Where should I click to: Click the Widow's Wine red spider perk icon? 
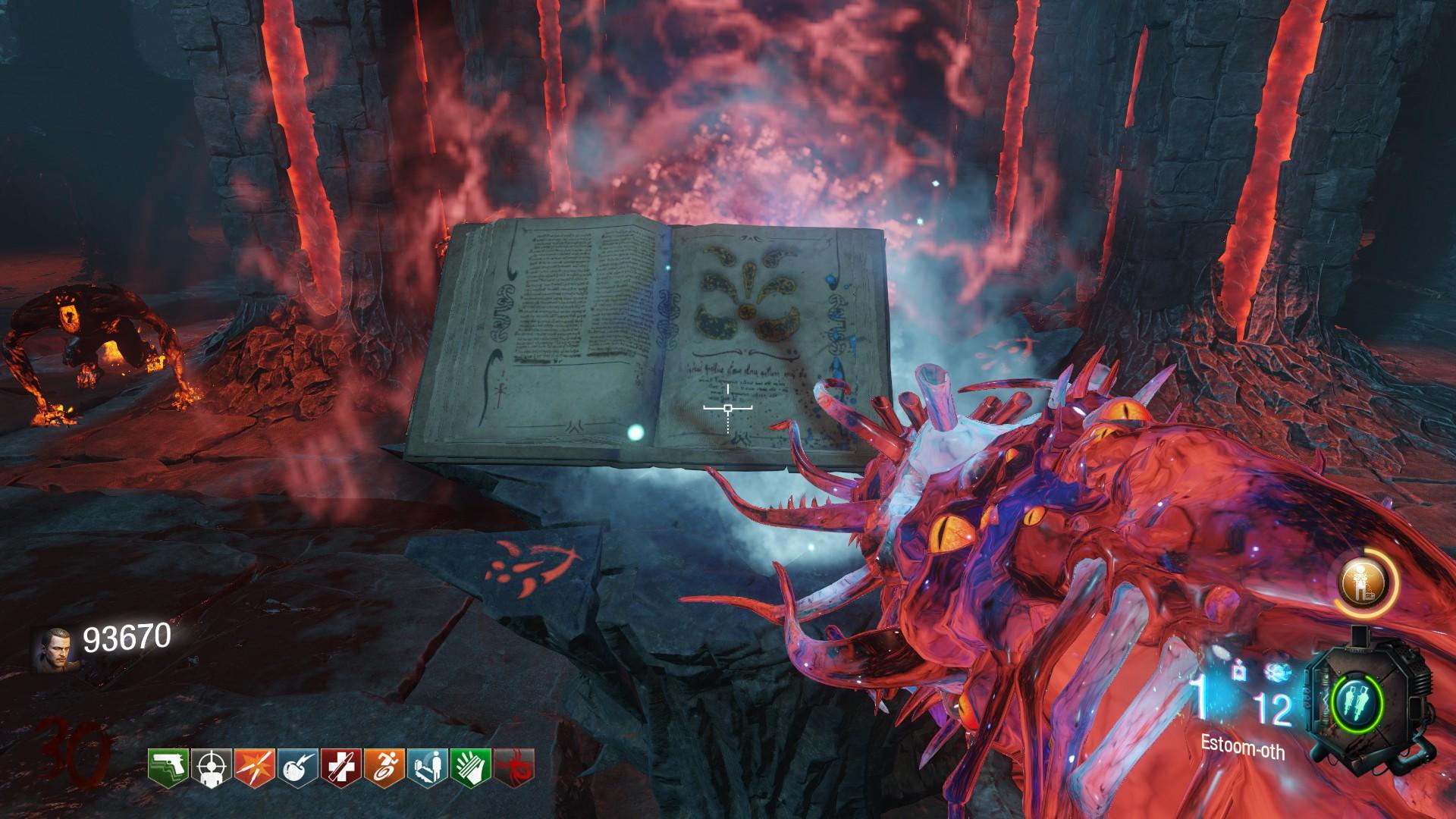(x=514, y=767)
